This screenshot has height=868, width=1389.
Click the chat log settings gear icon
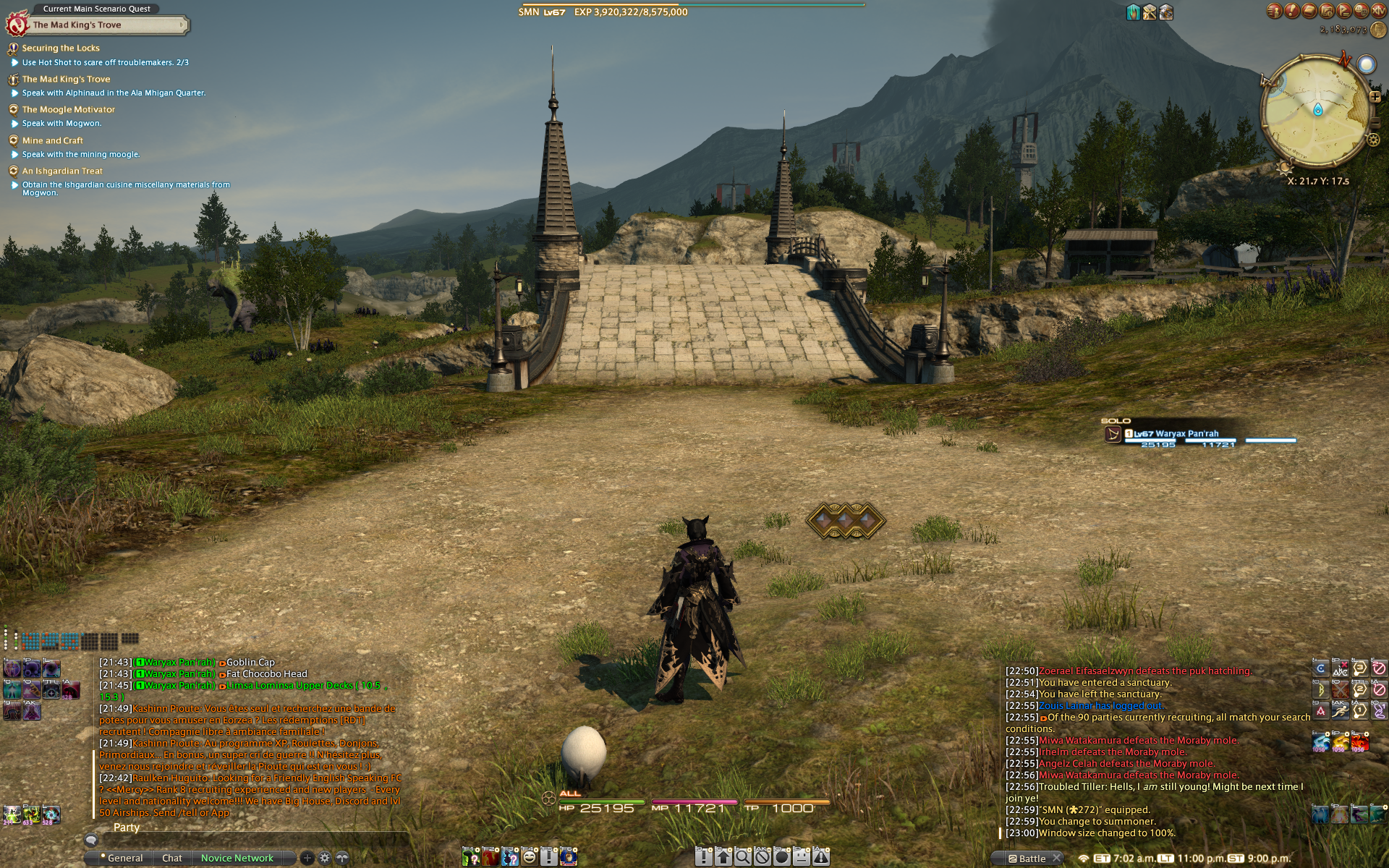(x=325, y=858)
